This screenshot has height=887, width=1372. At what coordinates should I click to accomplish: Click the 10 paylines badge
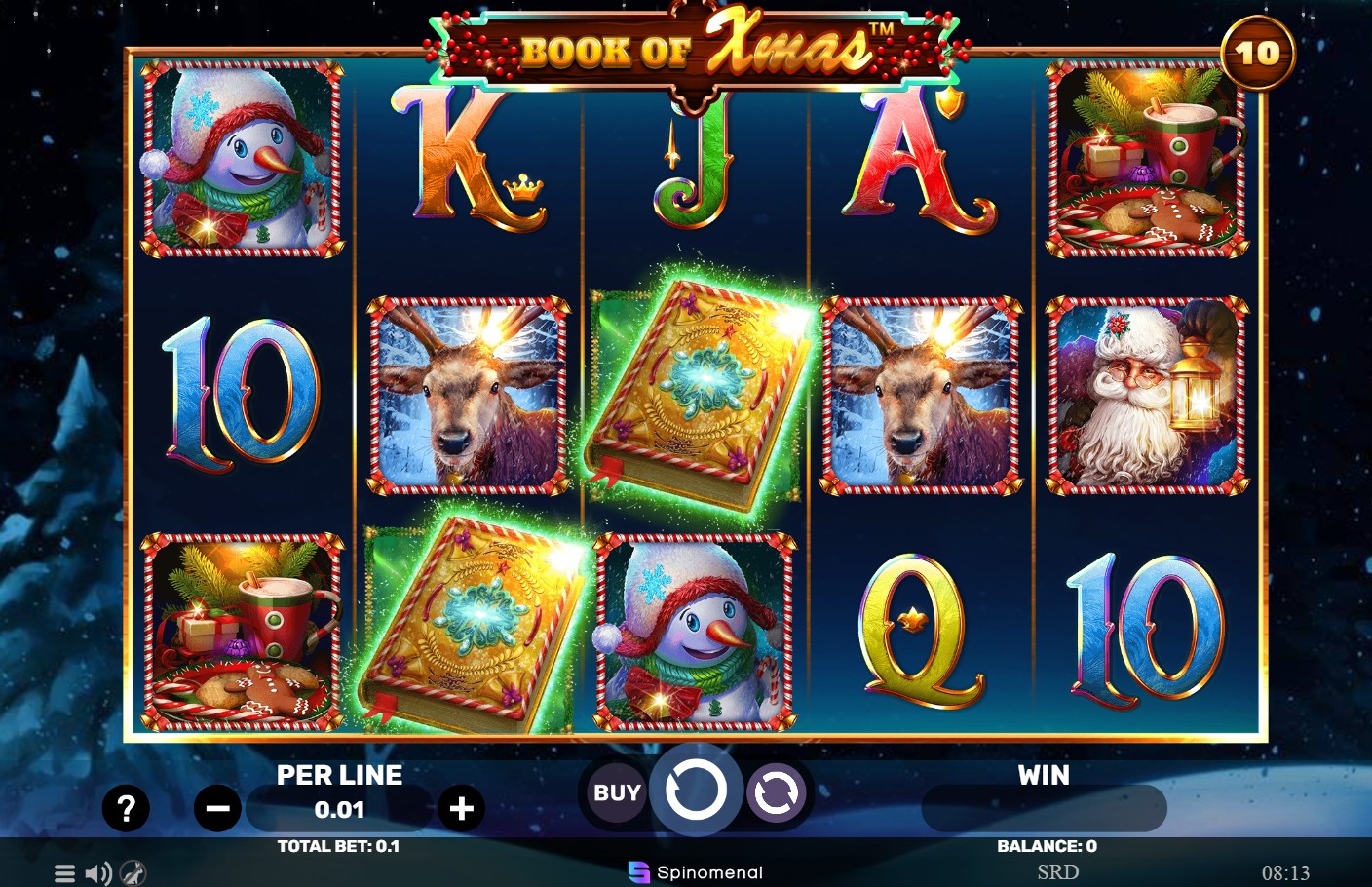(1257, 54)
